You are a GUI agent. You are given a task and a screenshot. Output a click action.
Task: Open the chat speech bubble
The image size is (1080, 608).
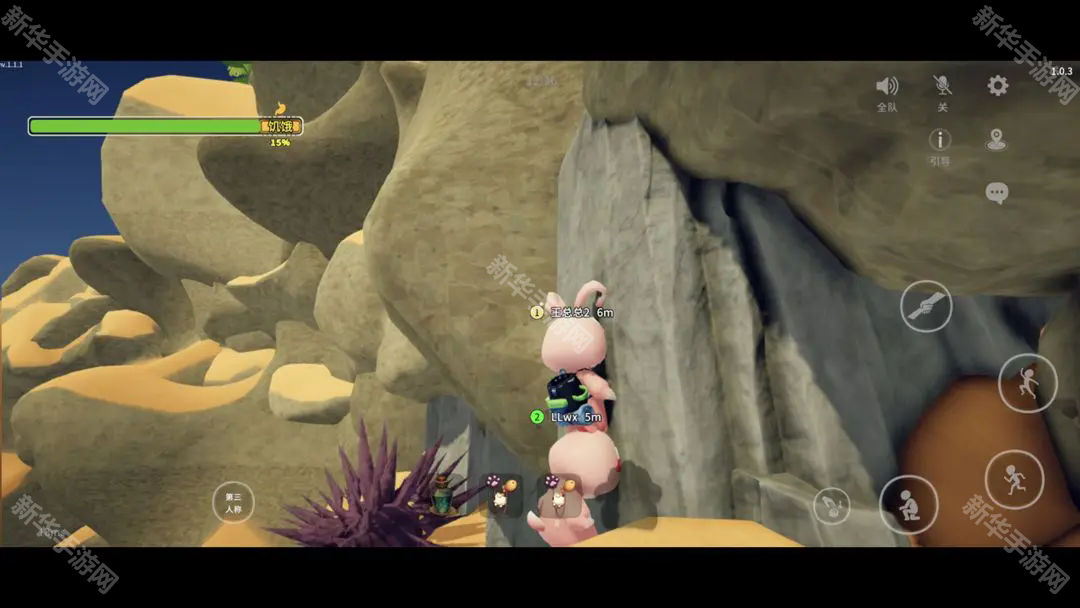point(997,193)
